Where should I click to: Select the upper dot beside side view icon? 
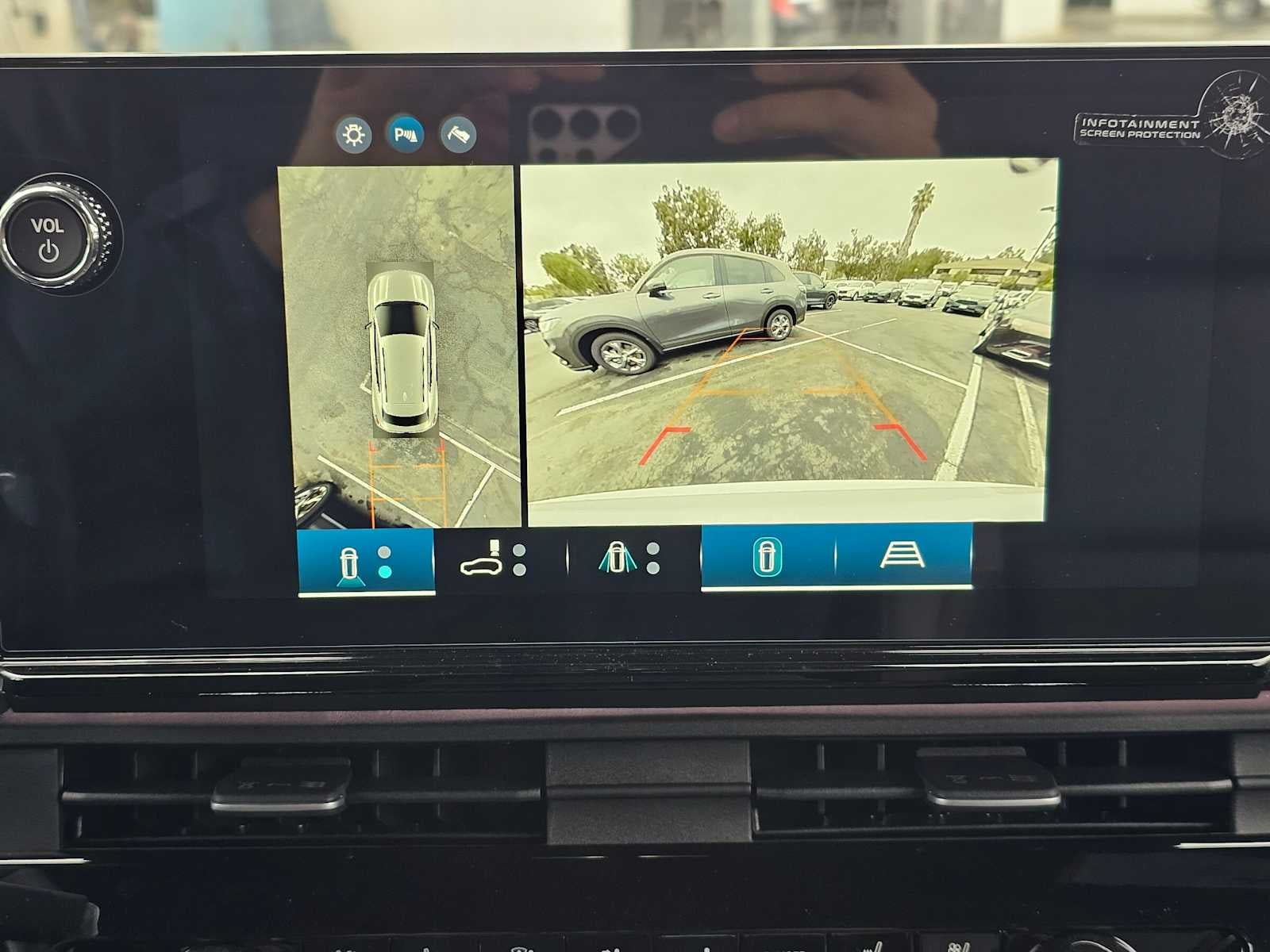coord(519,549)
